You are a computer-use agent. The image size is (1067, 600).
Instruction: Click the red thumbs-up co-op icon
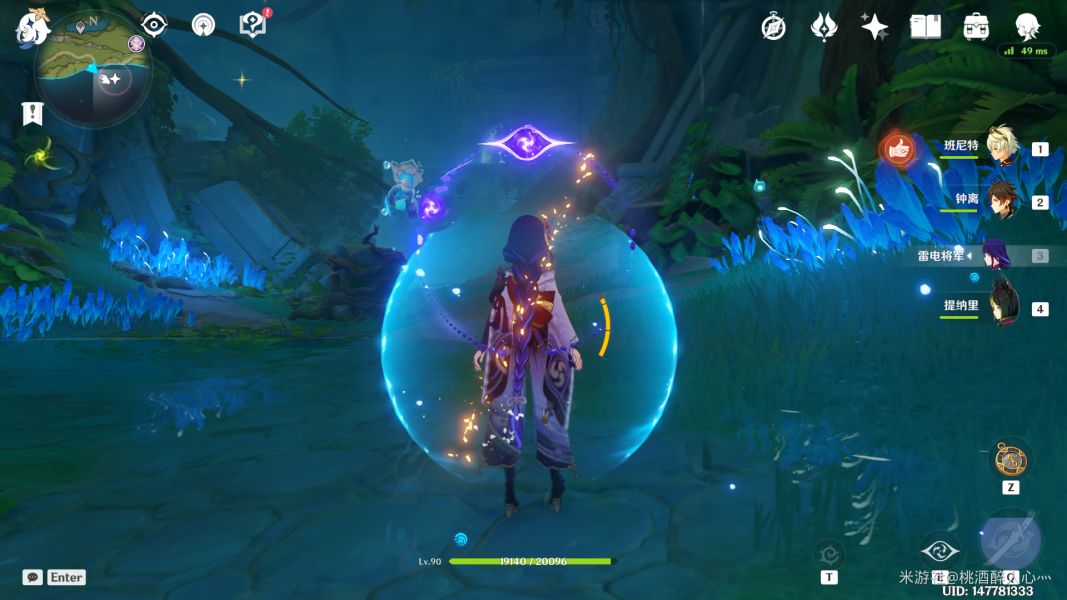pyautogui.click(x=897, y=149)
